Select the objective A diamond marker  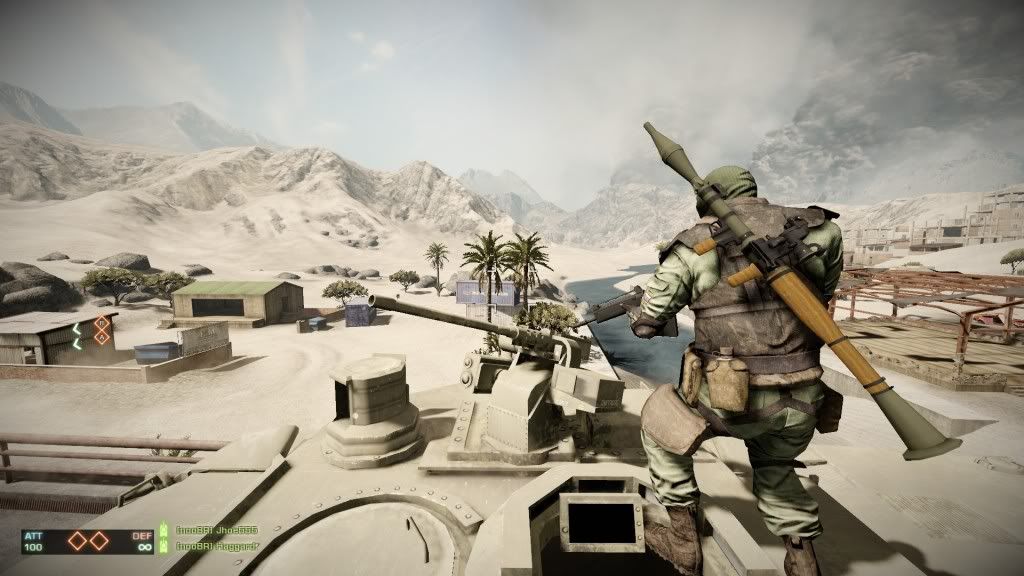pos(77,540)
